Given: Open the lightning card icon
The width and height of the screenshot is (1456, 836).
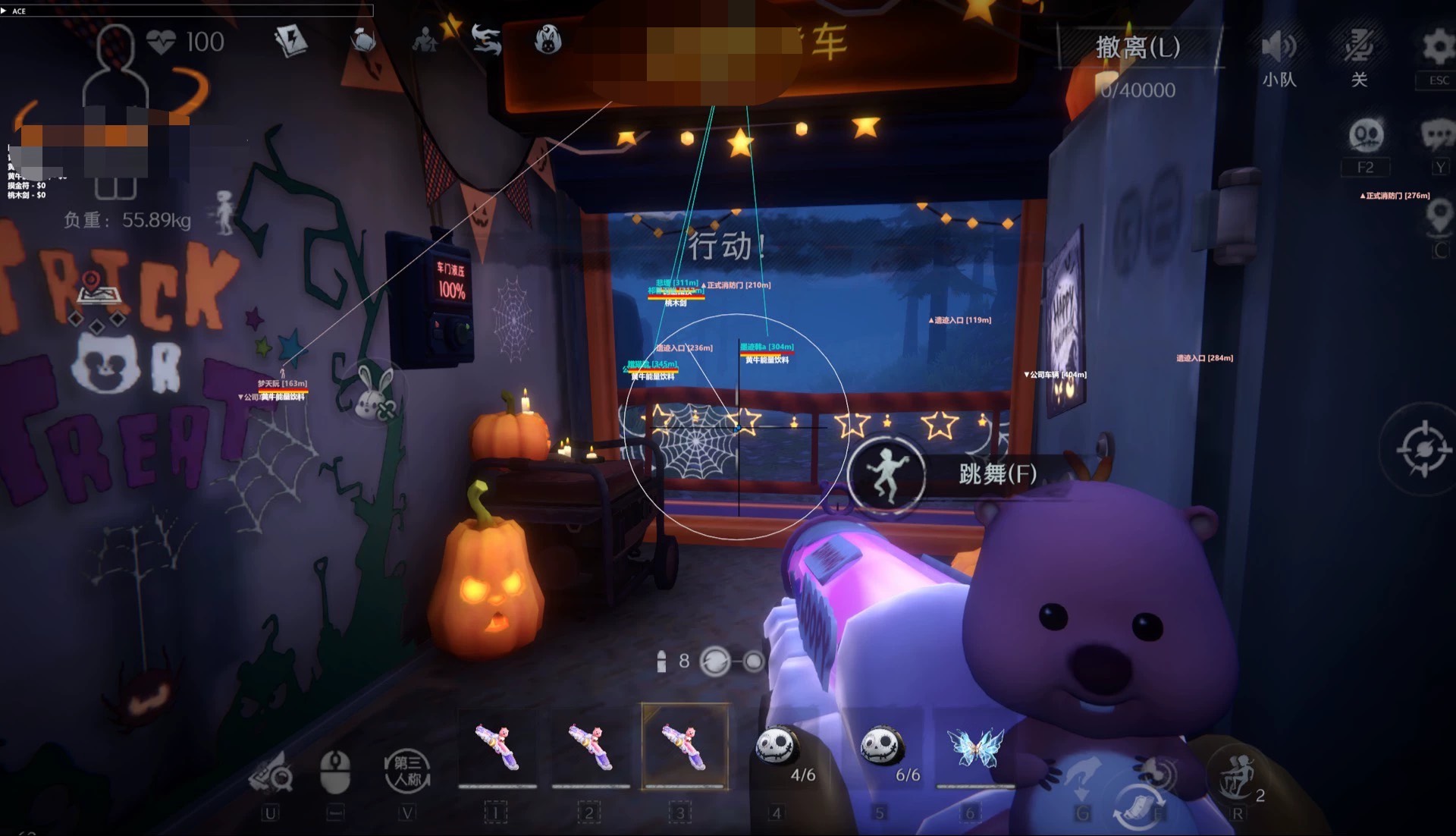Looking at the screenshot, I should point(290,41).
